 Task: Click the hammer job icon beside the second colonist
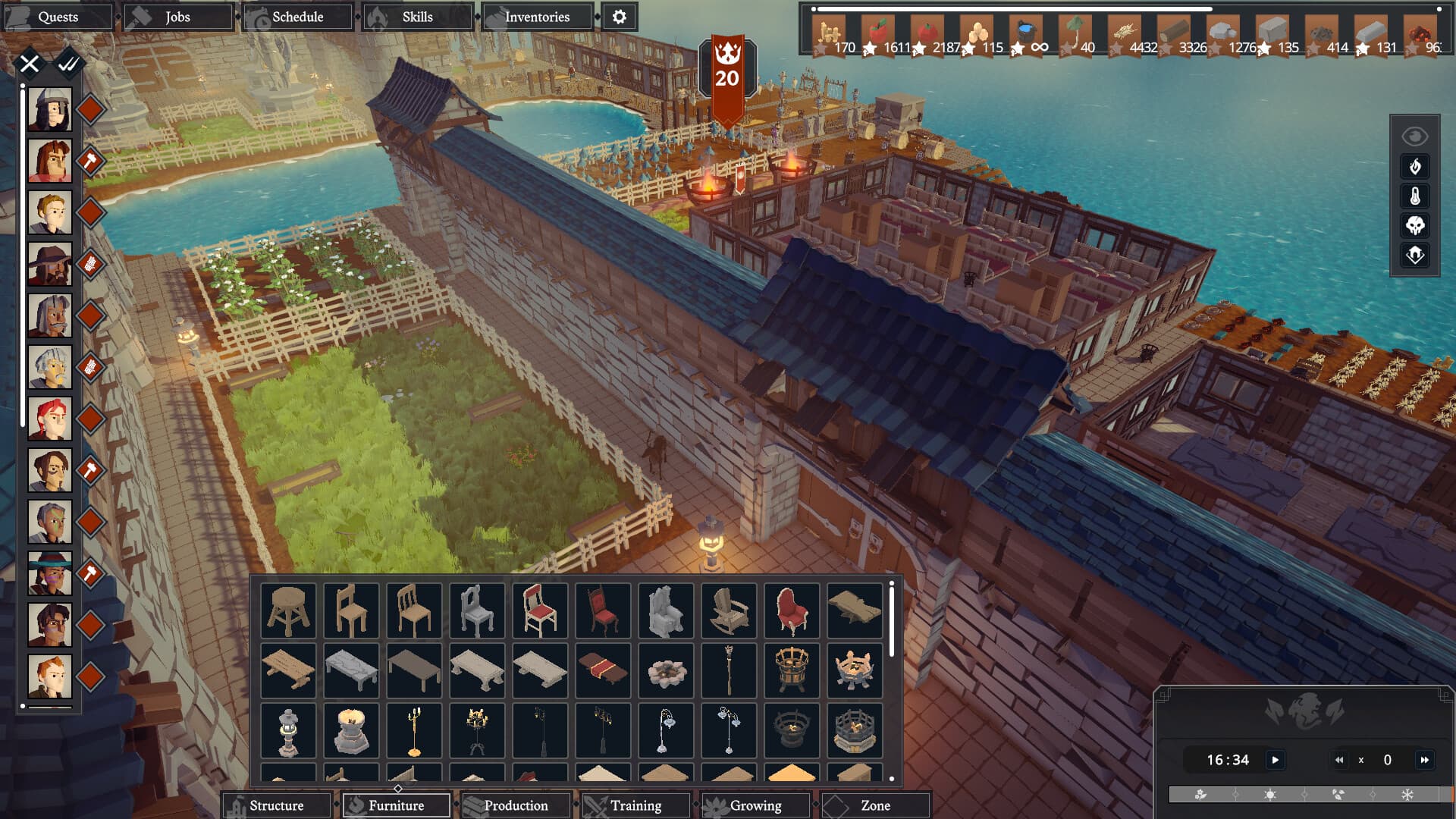[x=89, y=161]
